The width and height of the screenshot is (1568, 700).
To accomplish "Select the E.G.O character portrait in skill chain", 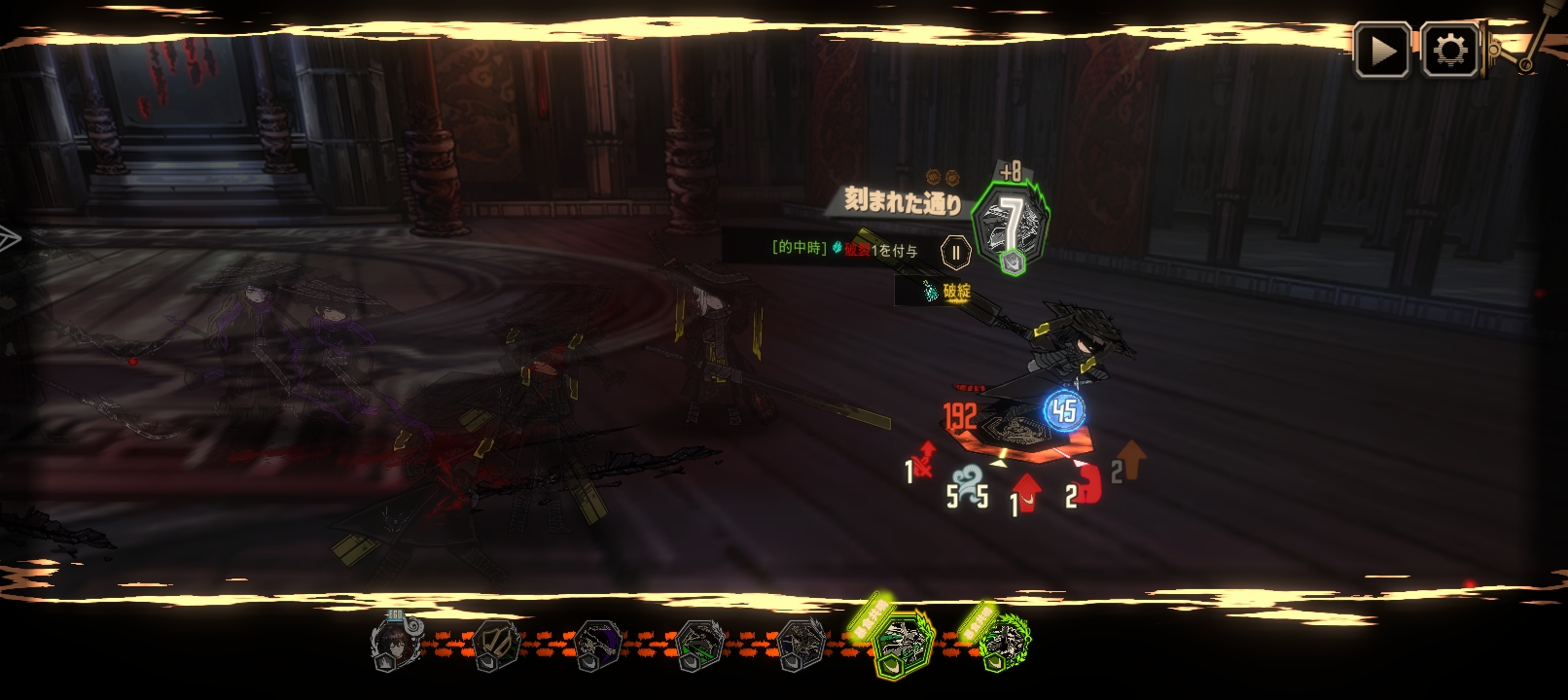I will 396,643.
